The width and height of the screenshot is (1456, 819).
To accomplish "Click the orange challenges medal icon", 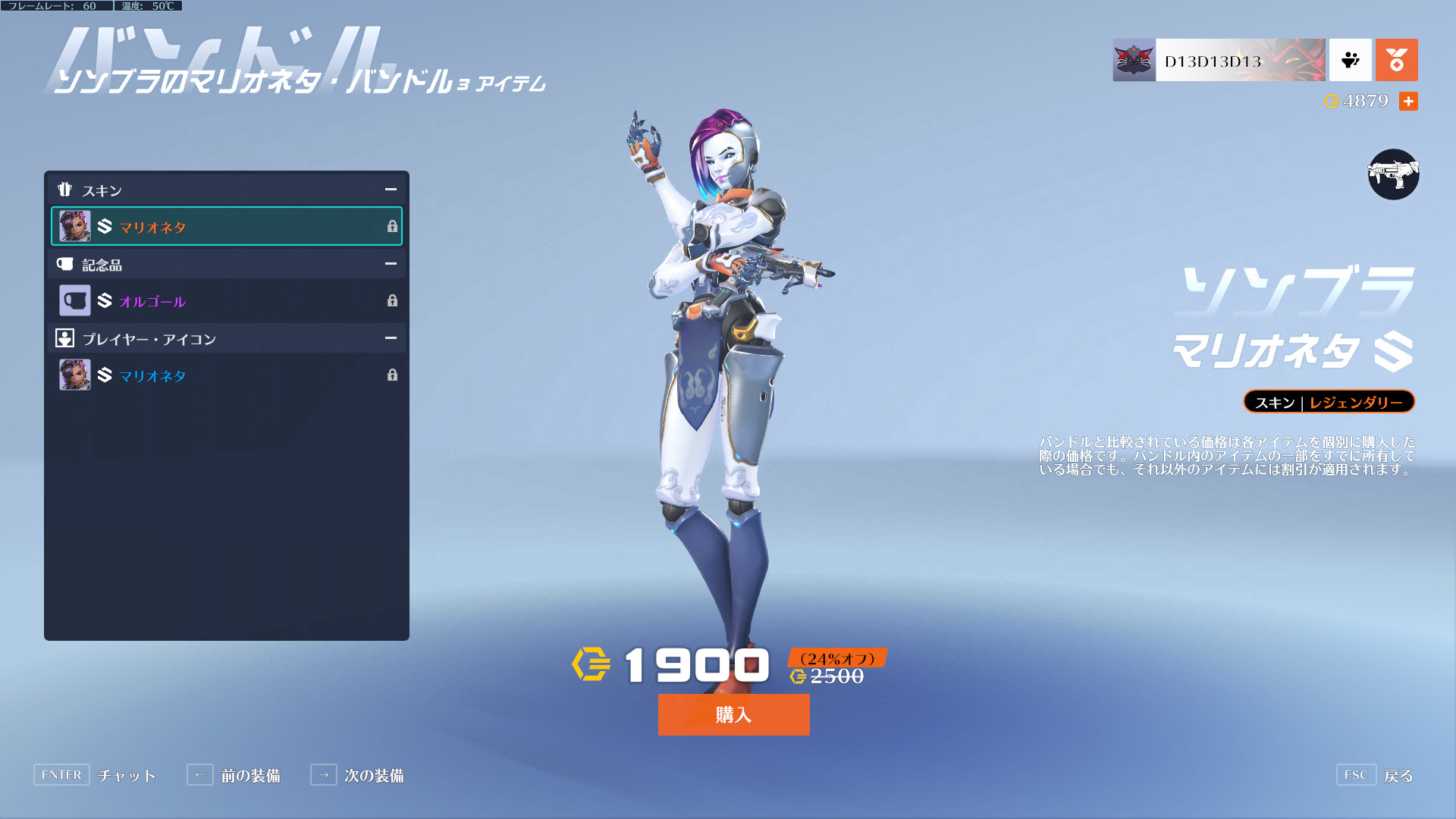I will tap(1396, 61).
